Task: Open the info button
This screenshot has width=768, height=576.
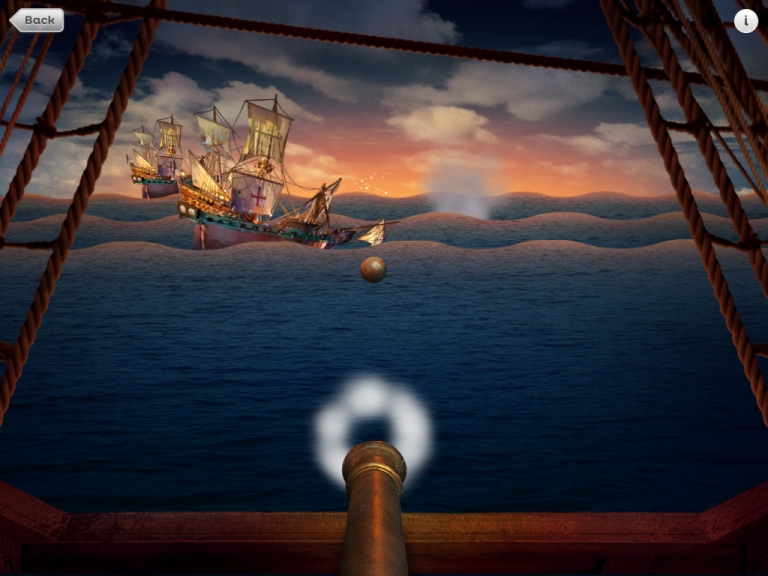Action: coord(745,20)
